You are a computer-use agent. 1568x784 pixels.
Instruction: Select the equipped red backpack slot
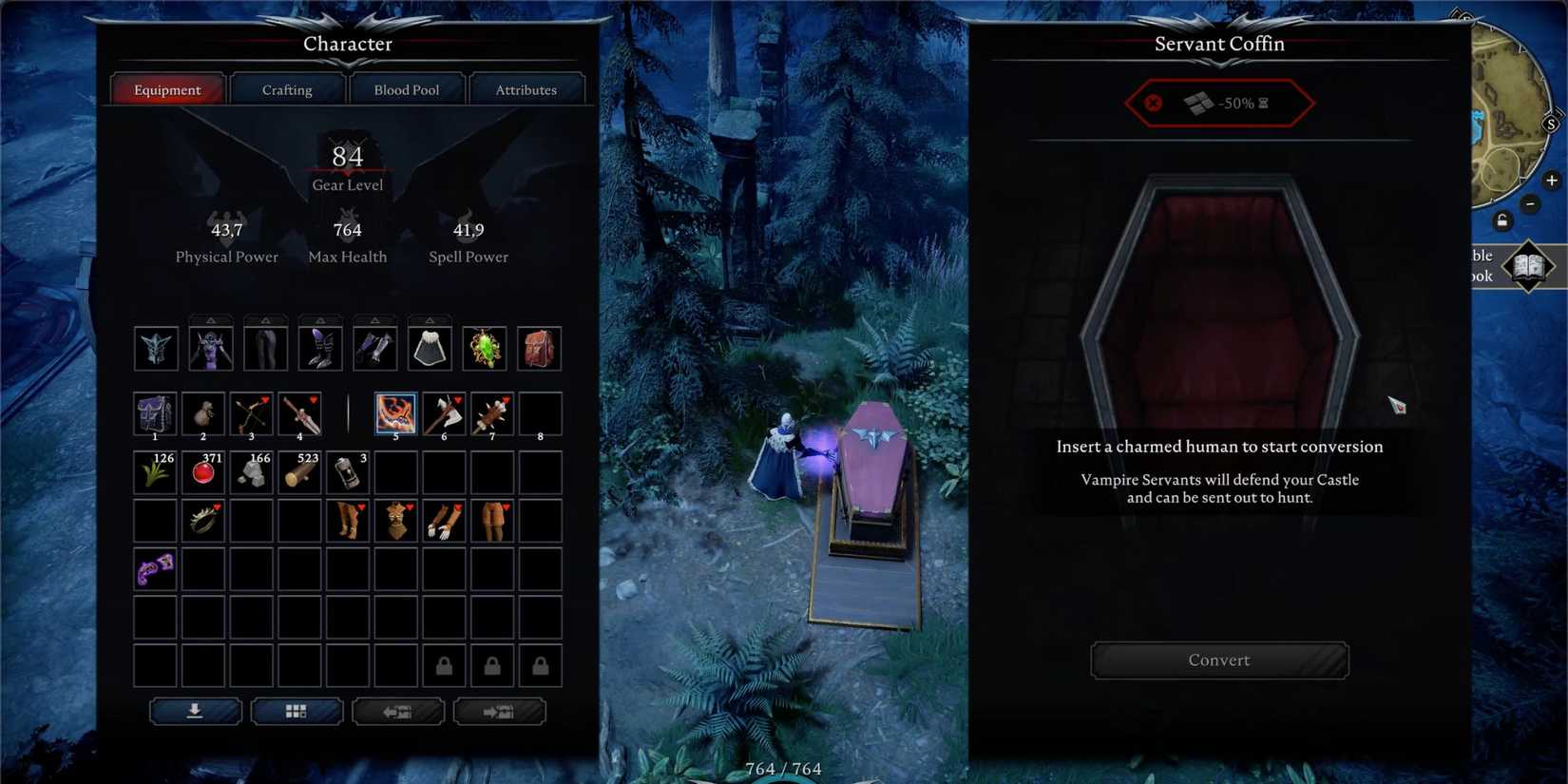(539, 348)
